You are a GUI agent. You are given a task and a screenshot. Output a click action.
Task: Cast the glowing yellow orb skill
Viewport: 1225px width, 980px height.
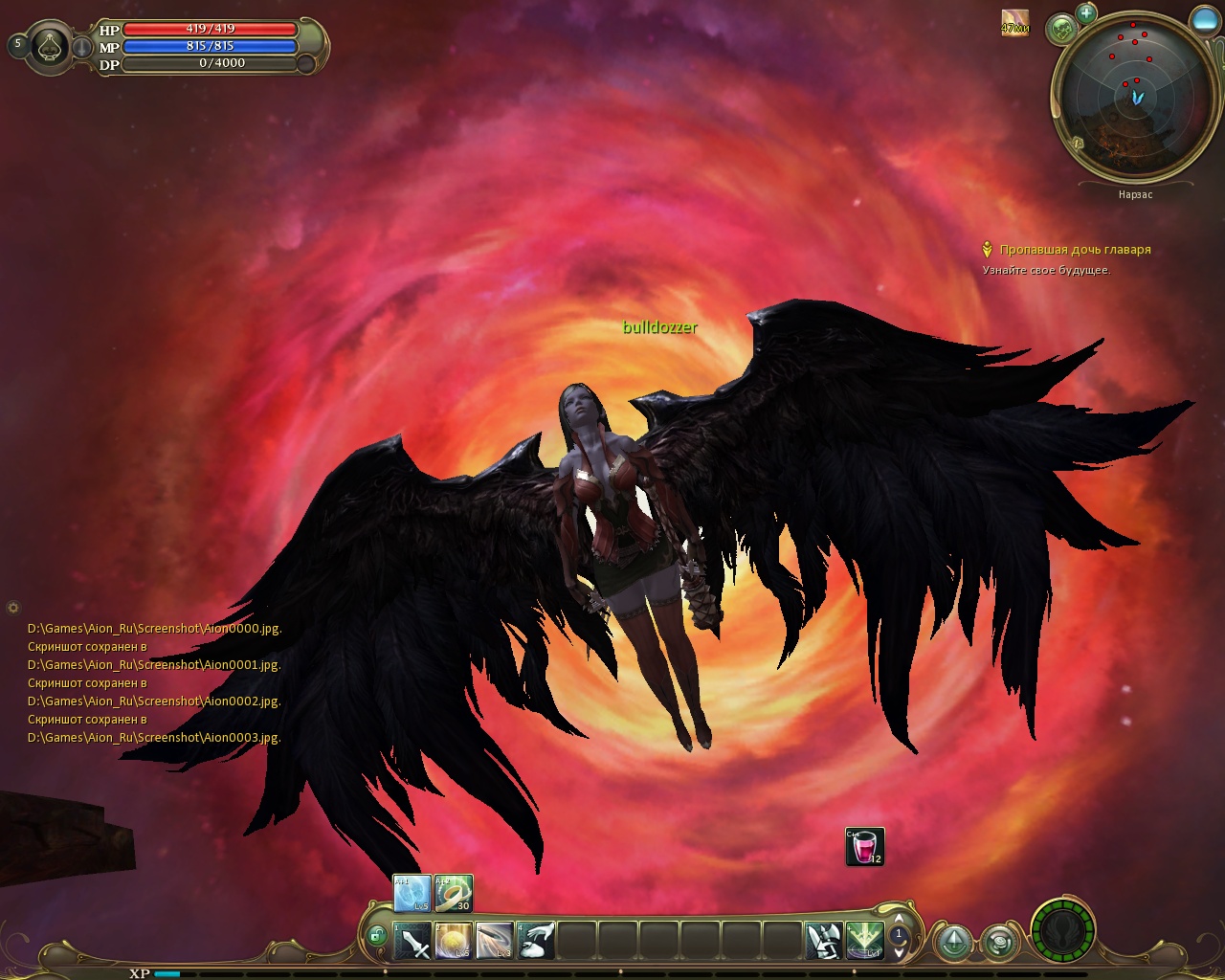coord(454,942)
